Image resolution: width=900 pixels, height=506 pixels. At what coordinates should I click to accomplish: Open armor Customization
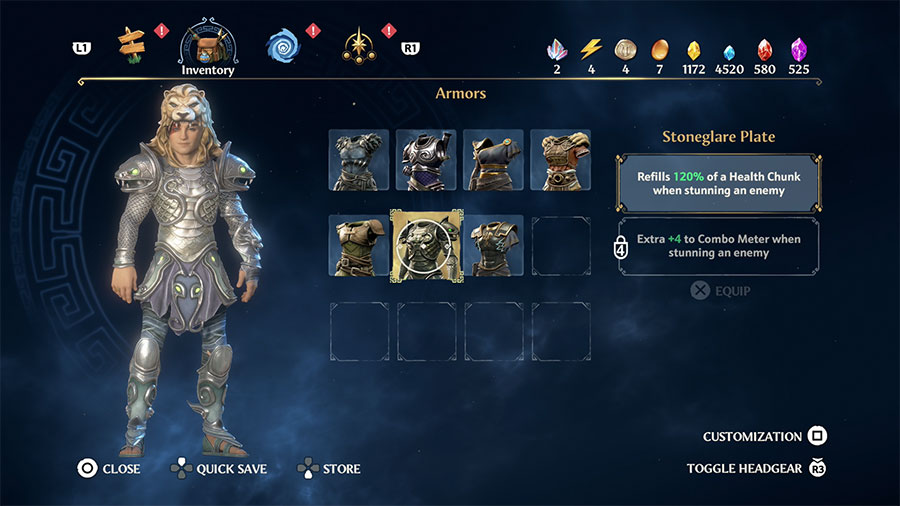[764, 437]
